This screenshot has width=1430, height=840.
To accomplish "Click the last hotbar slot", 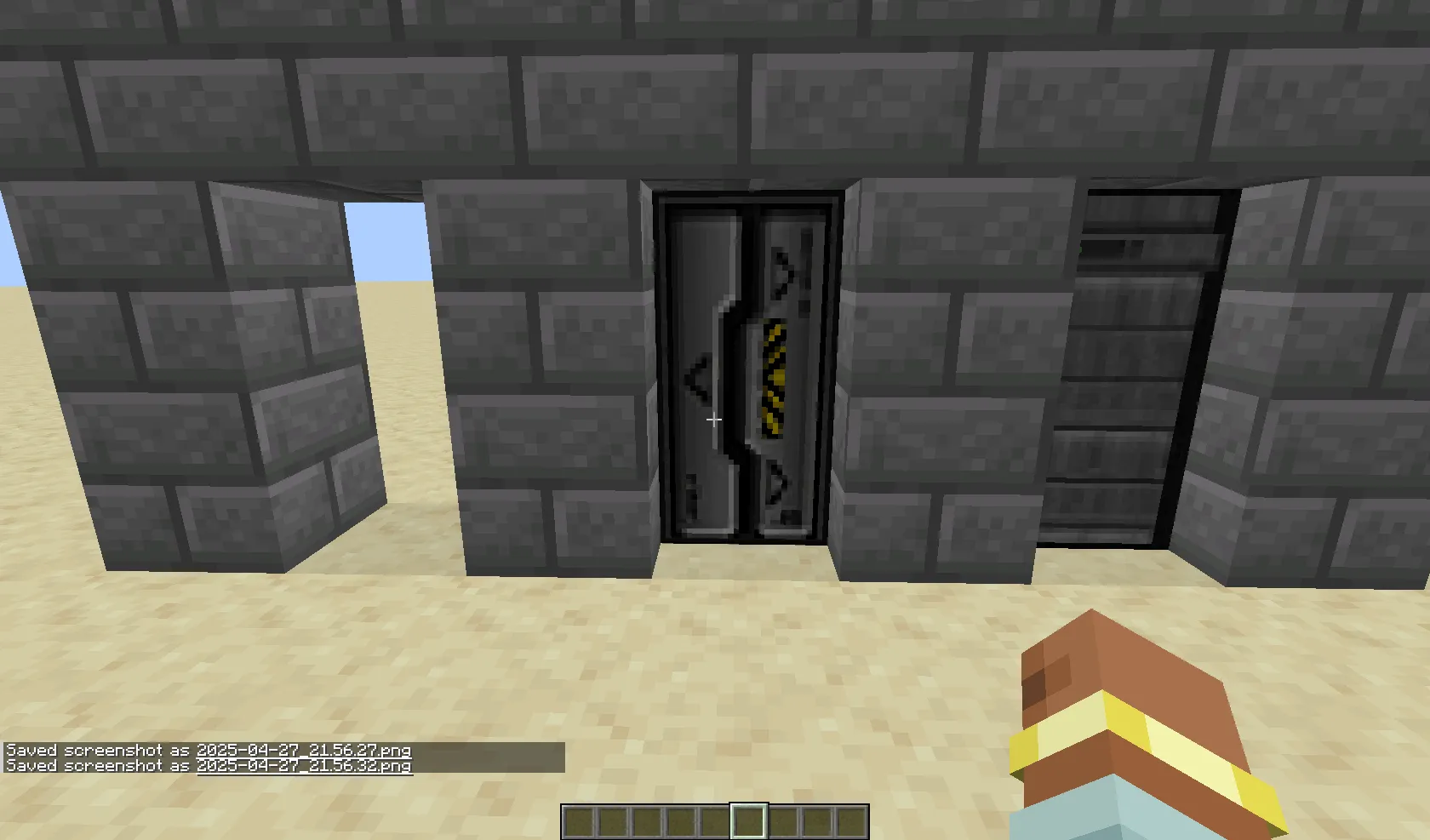I will 851,819.
